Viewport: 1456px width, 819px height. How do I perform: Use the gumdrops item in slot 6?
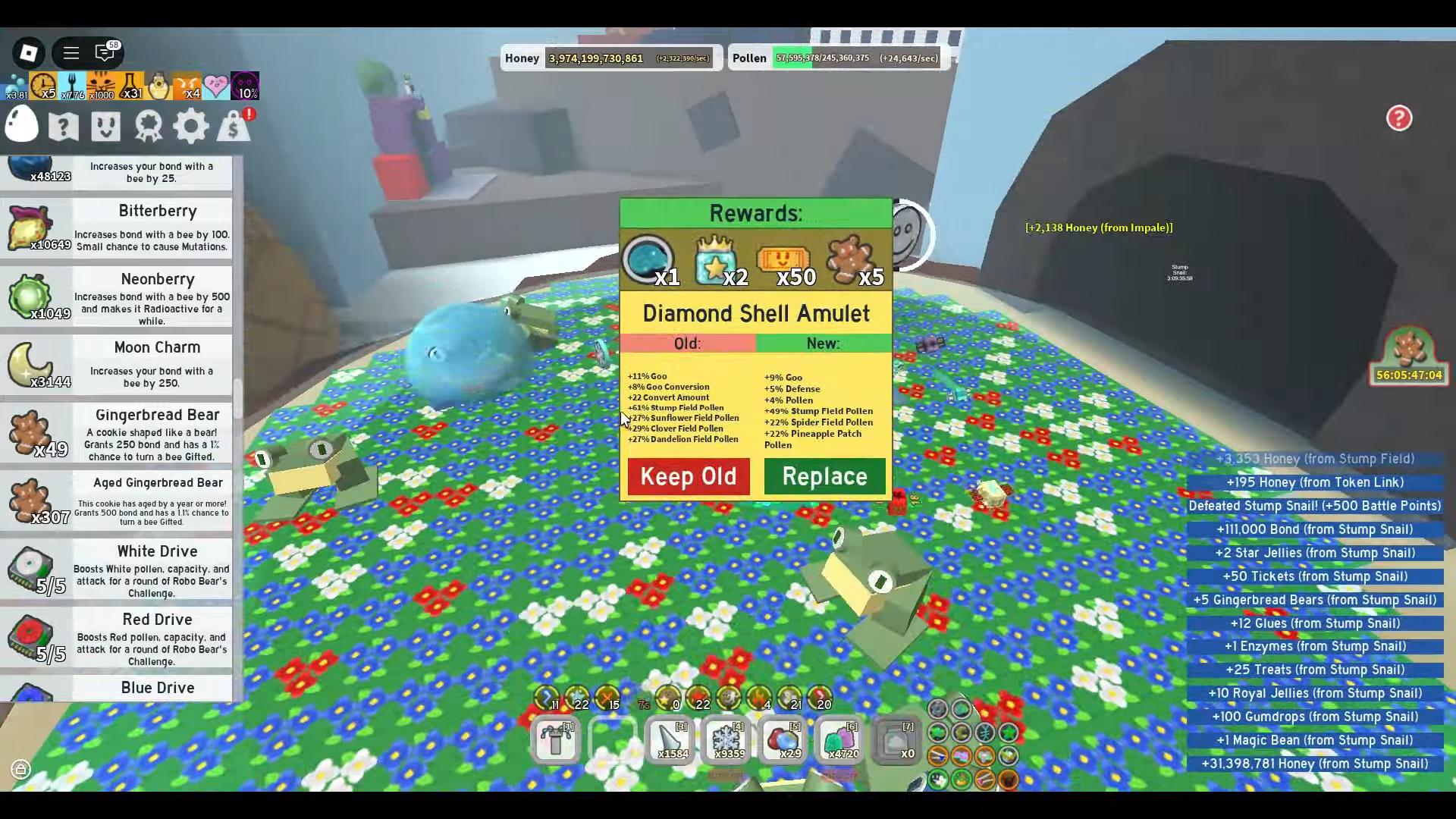point(839,739)
